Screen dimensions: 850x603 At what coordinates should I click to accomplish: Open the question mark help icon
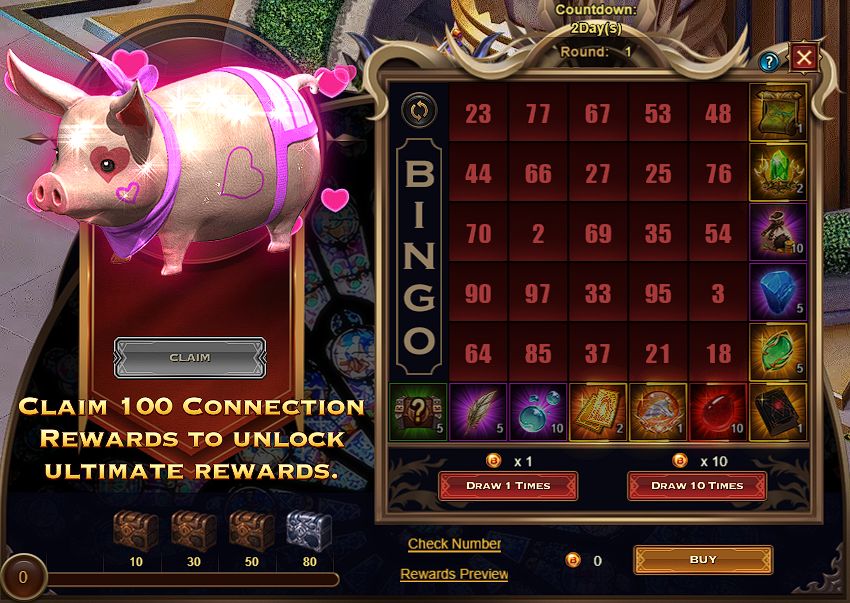point(769,62)
